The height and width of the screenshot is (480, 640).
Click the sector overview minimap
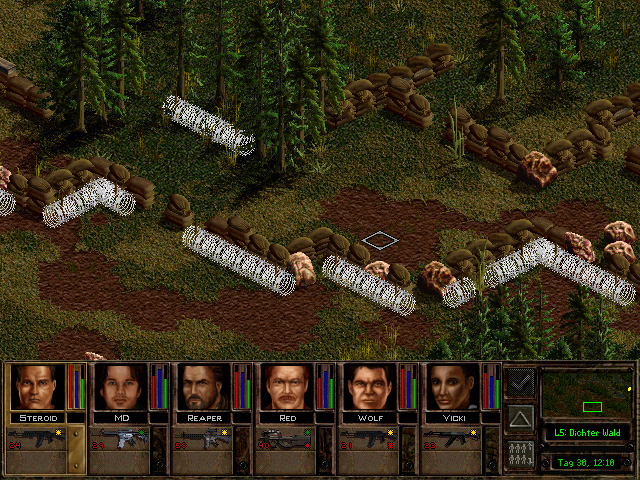coord(588,393)
